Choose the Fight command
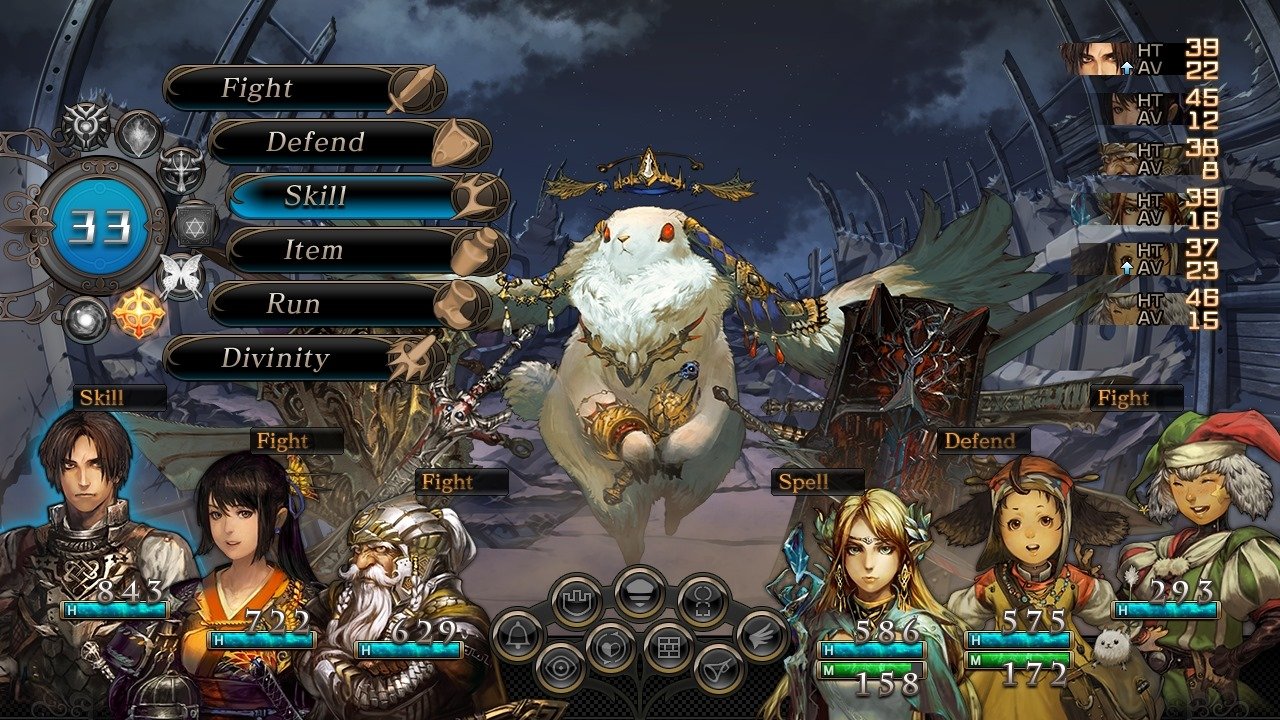Screen dimensions: 1280x720 pyautogui.click(x=290, y=89)
